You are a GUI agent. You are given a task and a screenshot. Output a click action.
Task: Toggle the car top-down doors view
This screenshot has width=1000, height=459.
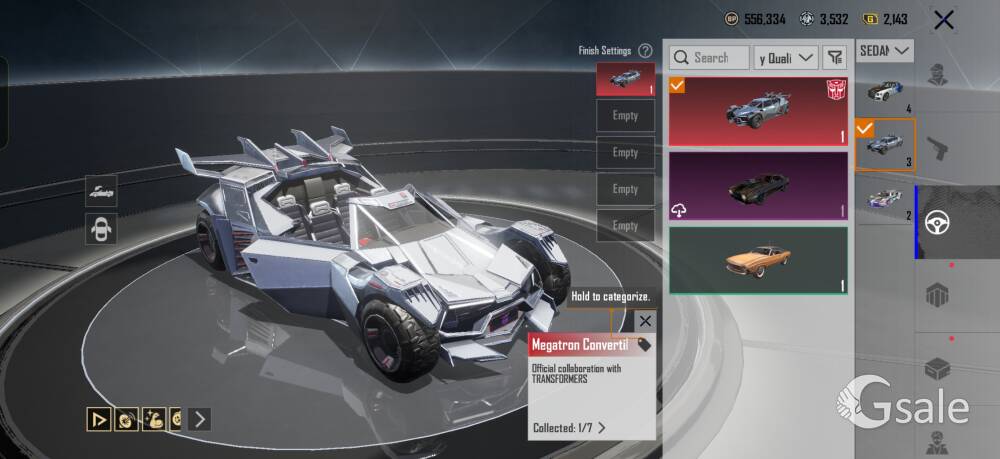101,228
